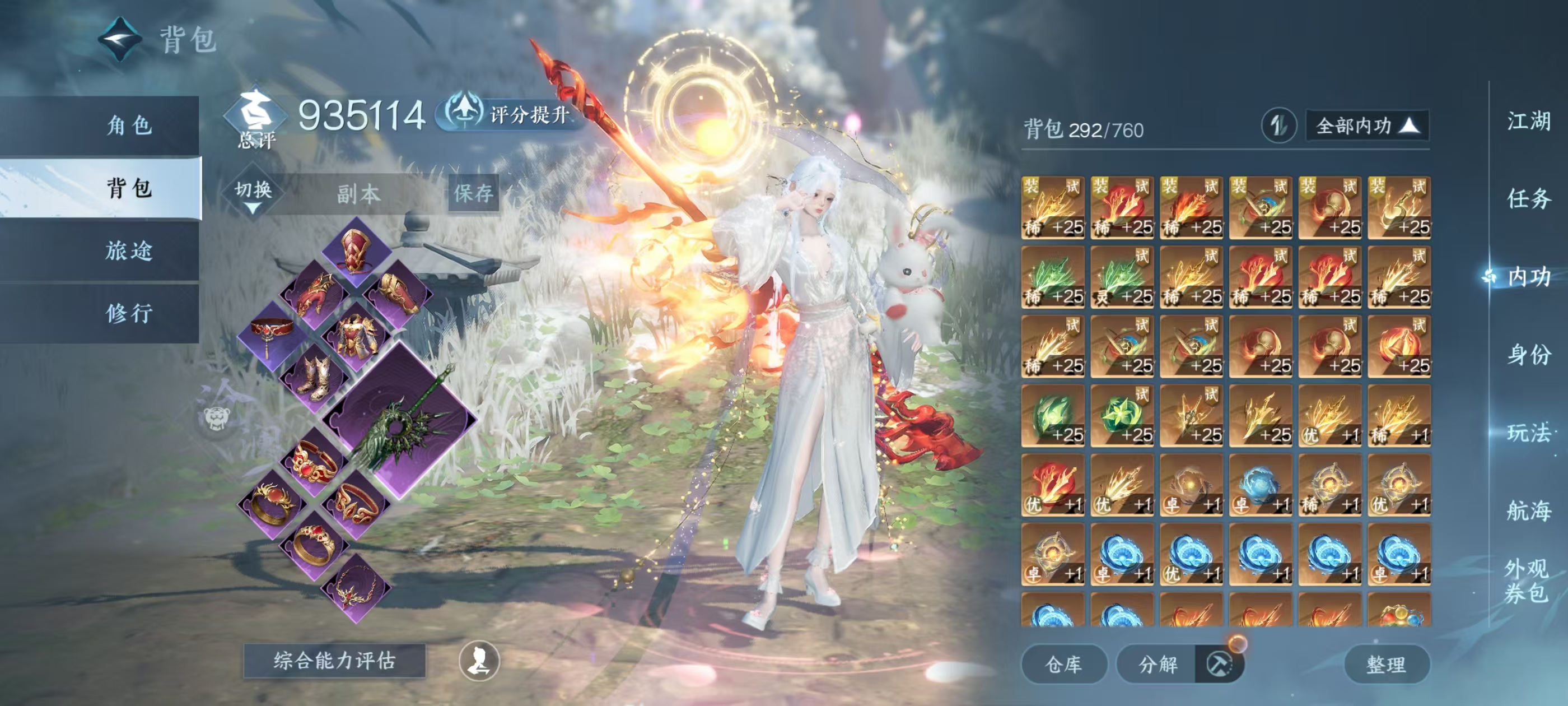Tidy the bag with 整理
The image size is (1568, 706).
point(1386,664)
